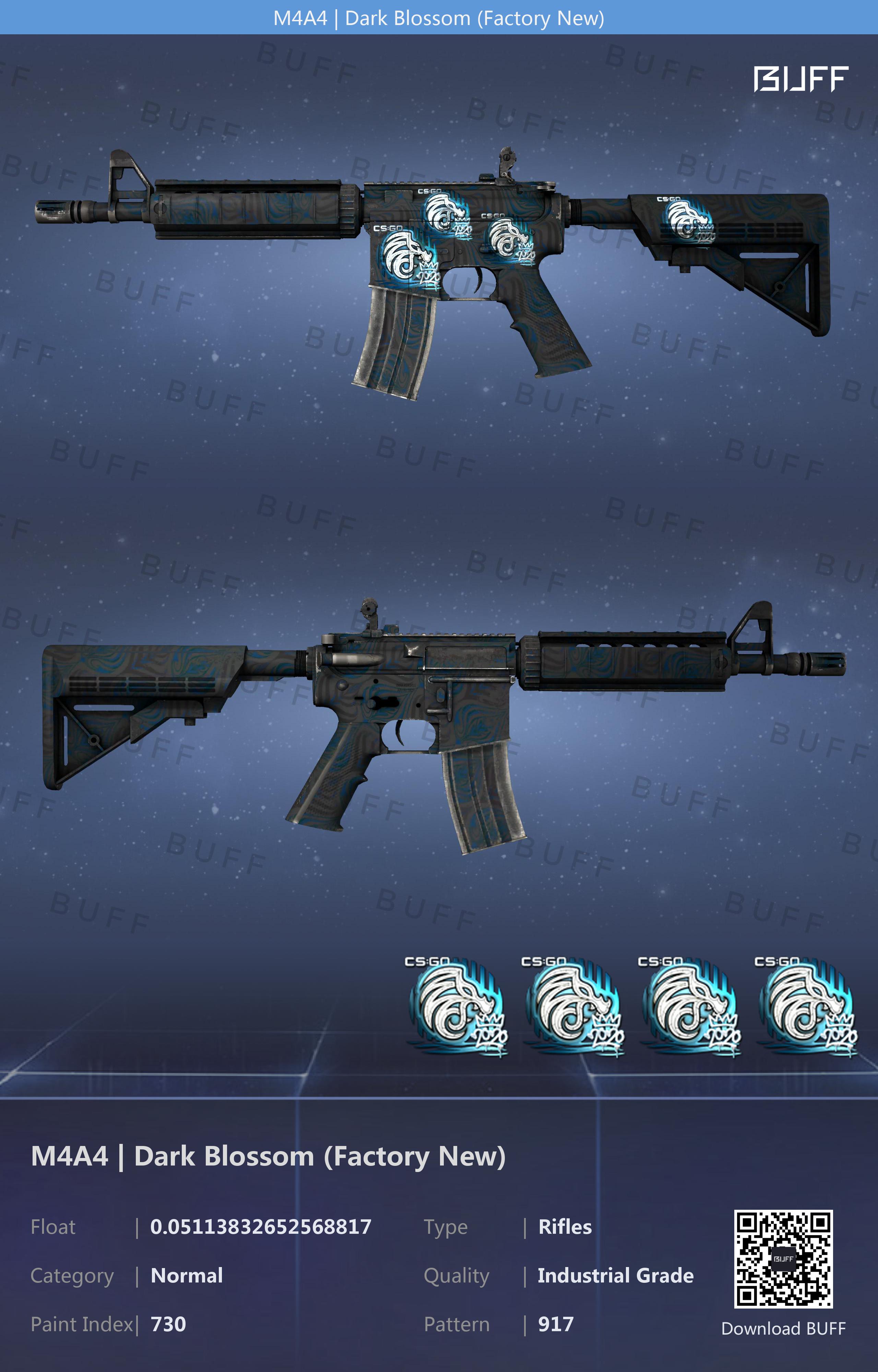Screen dimensions: 878x1372
Task: Open the BUFF download QR code
Action: click(783, 1259)
